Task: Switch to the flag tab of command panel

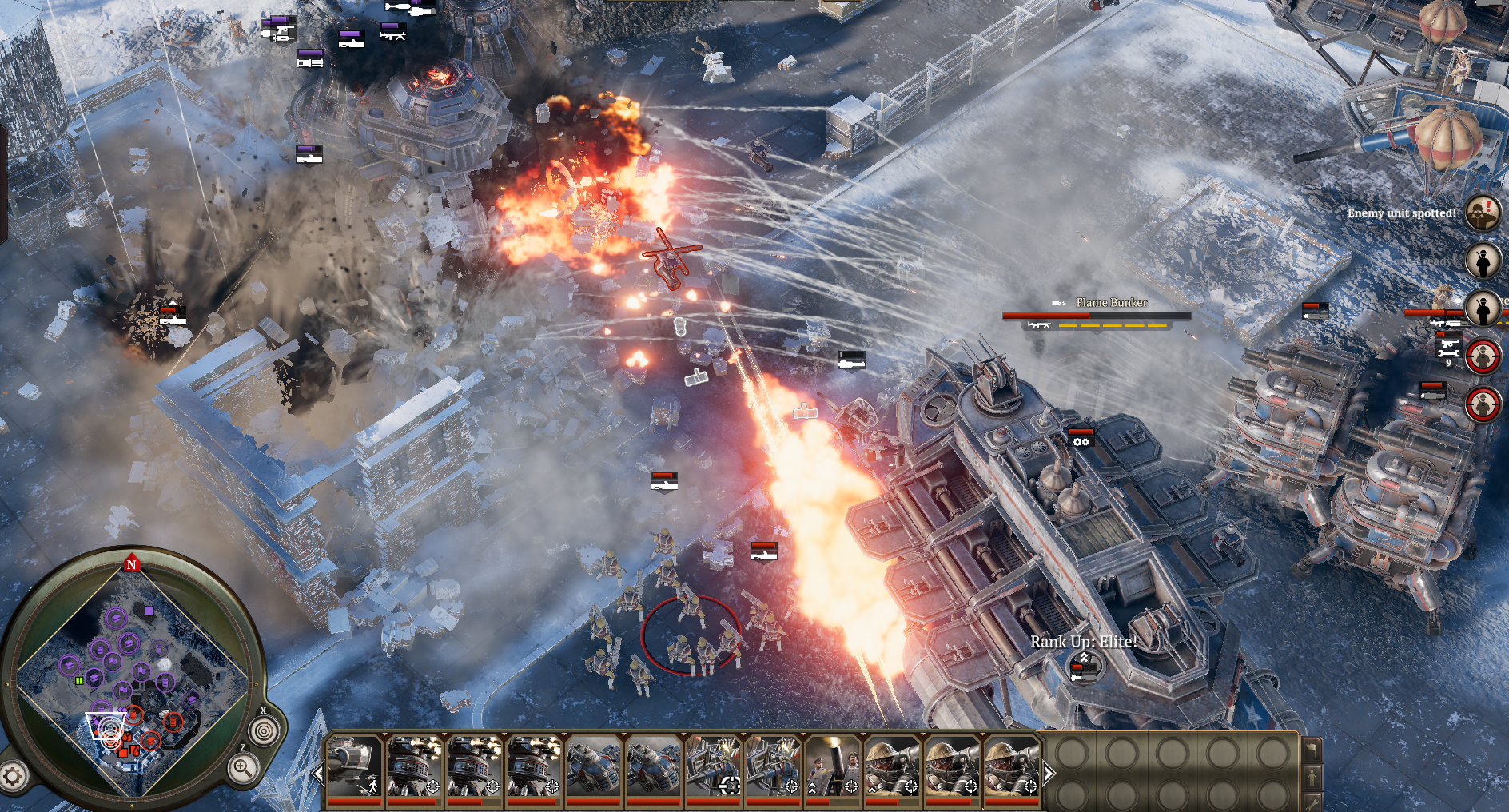Action: point(1312,750)
